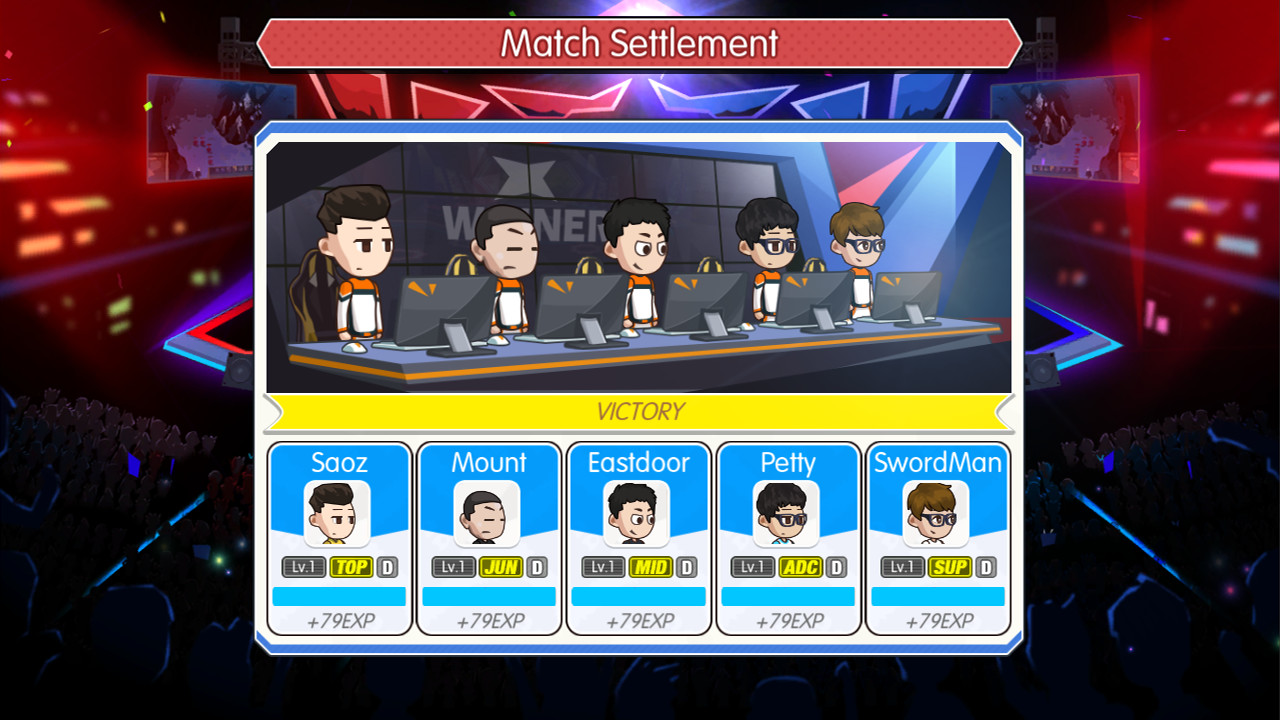Click the +79EXP text under Saoz
This screenshot has width=1280, height=720.
click(x=338, y=620)
